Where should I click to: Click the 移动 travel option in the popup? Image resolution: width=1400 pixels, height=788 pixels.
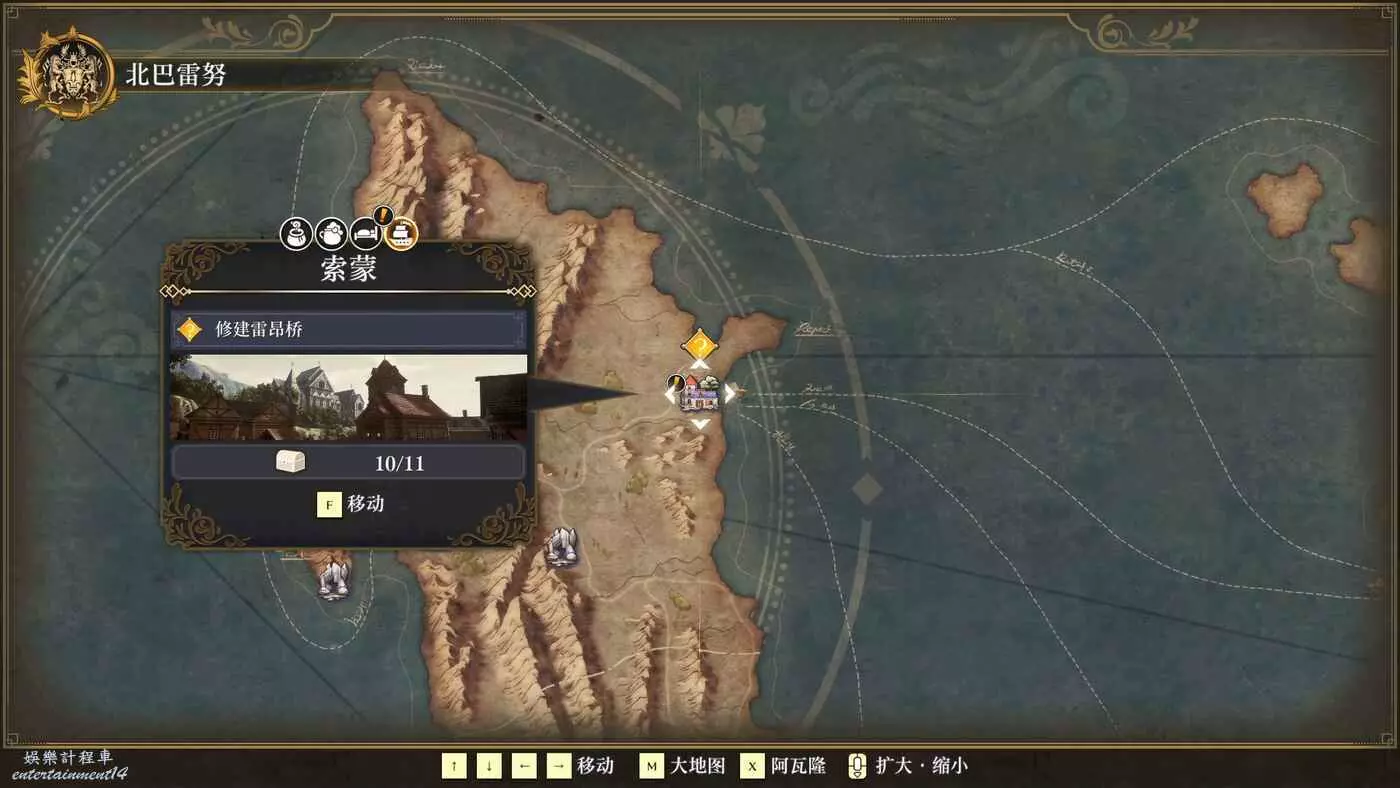pos(350,504)
